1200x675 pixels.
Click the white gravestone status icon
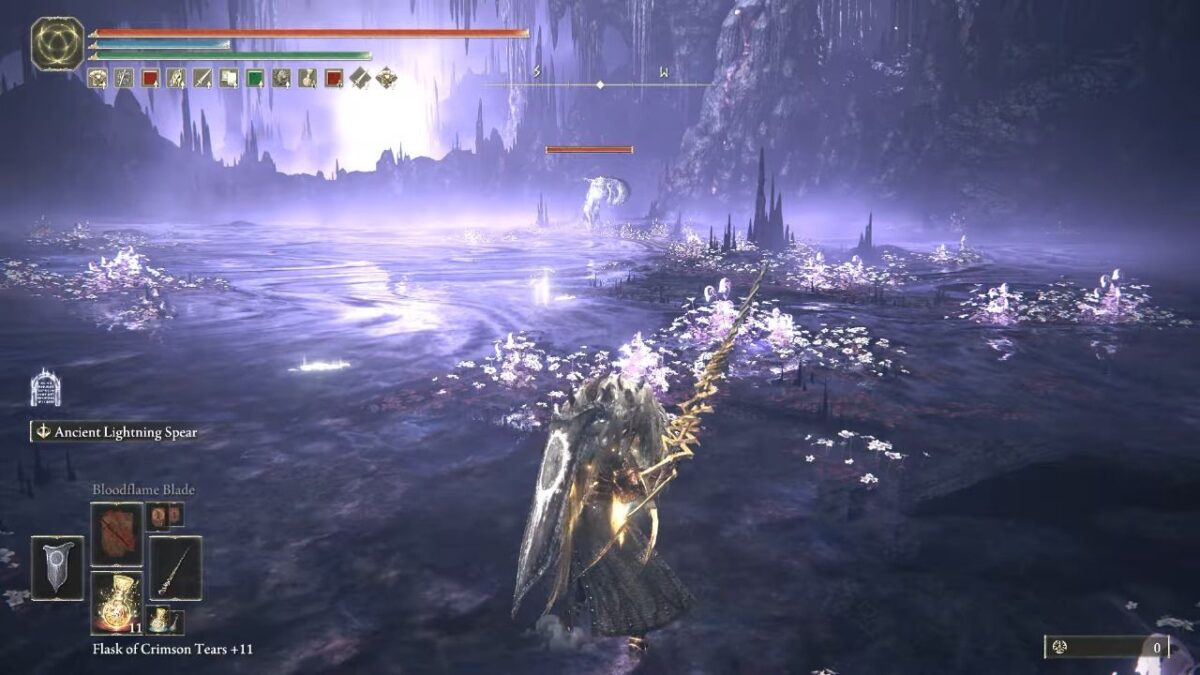[45, 388]
